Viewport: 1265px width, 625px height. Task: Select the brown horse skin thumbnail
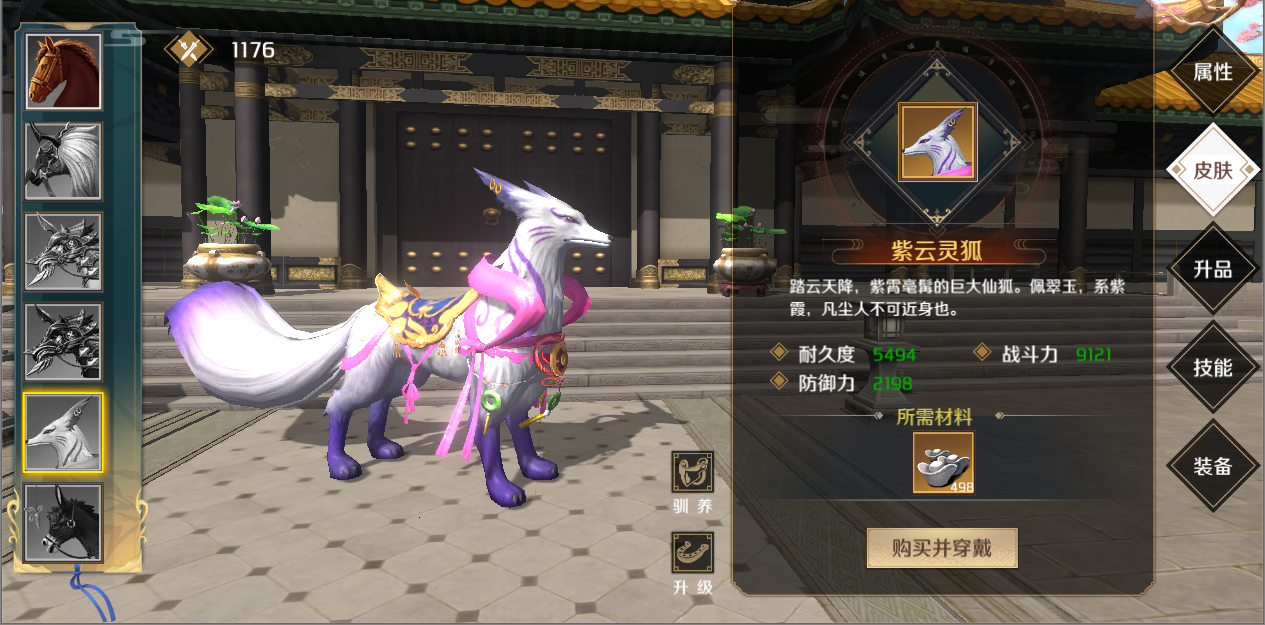(63, 72)
